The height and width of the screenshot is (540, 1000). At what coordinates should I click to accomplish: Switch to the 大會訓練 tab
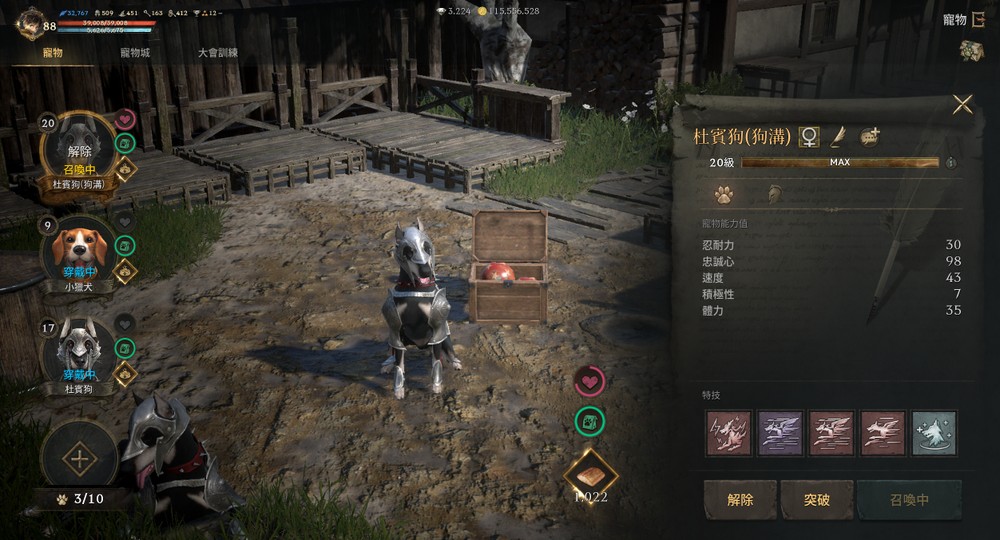217,53
